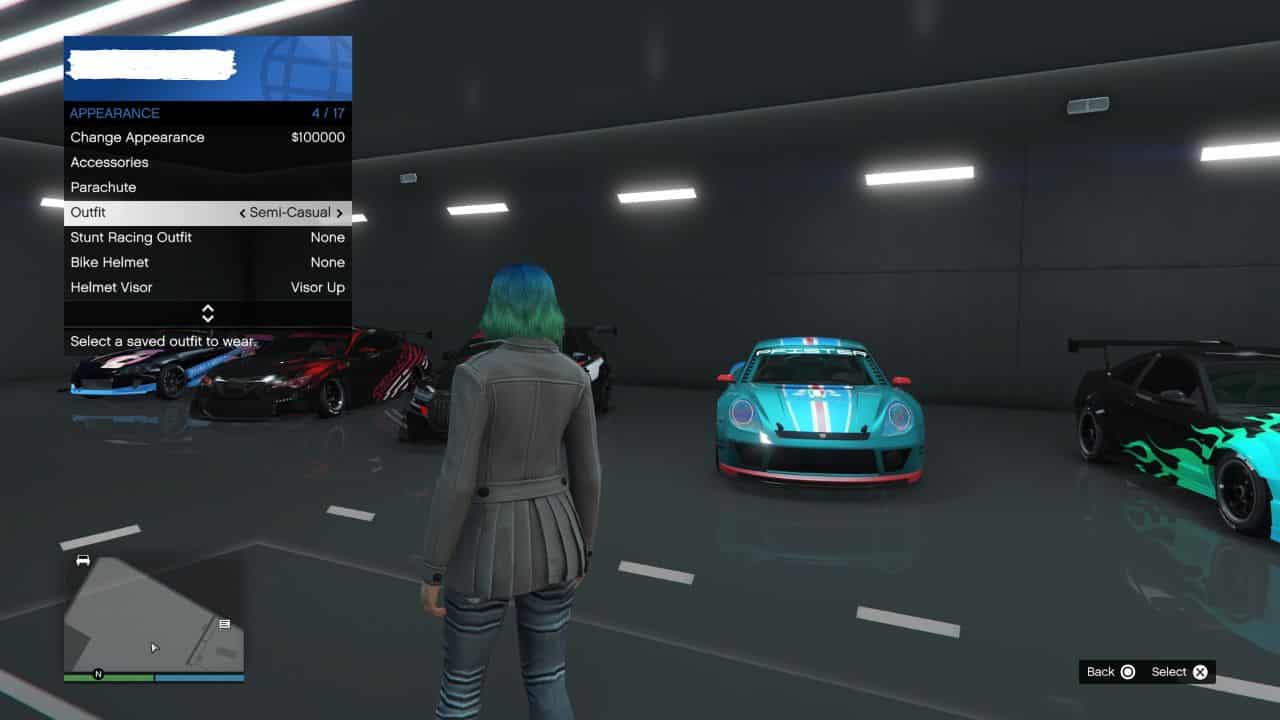Cycle Outfit to the next option with right arrow

(340, 213)
